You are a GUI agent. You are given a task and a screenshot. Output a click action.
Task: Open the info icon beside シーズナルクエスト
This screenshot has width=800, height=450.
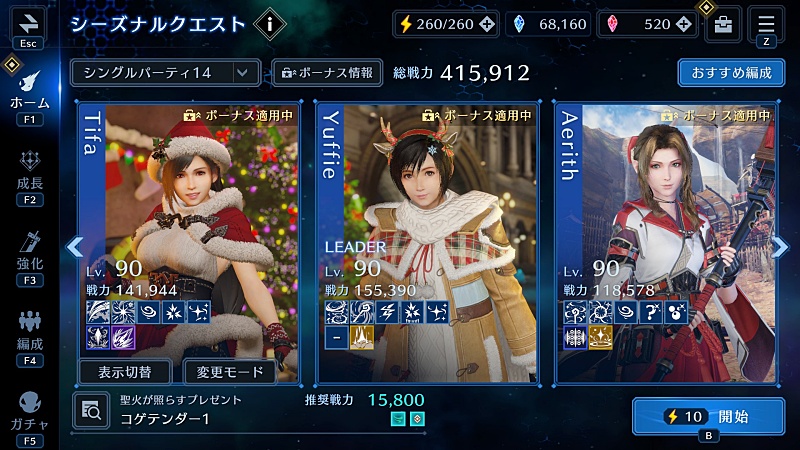pos(270,23)
